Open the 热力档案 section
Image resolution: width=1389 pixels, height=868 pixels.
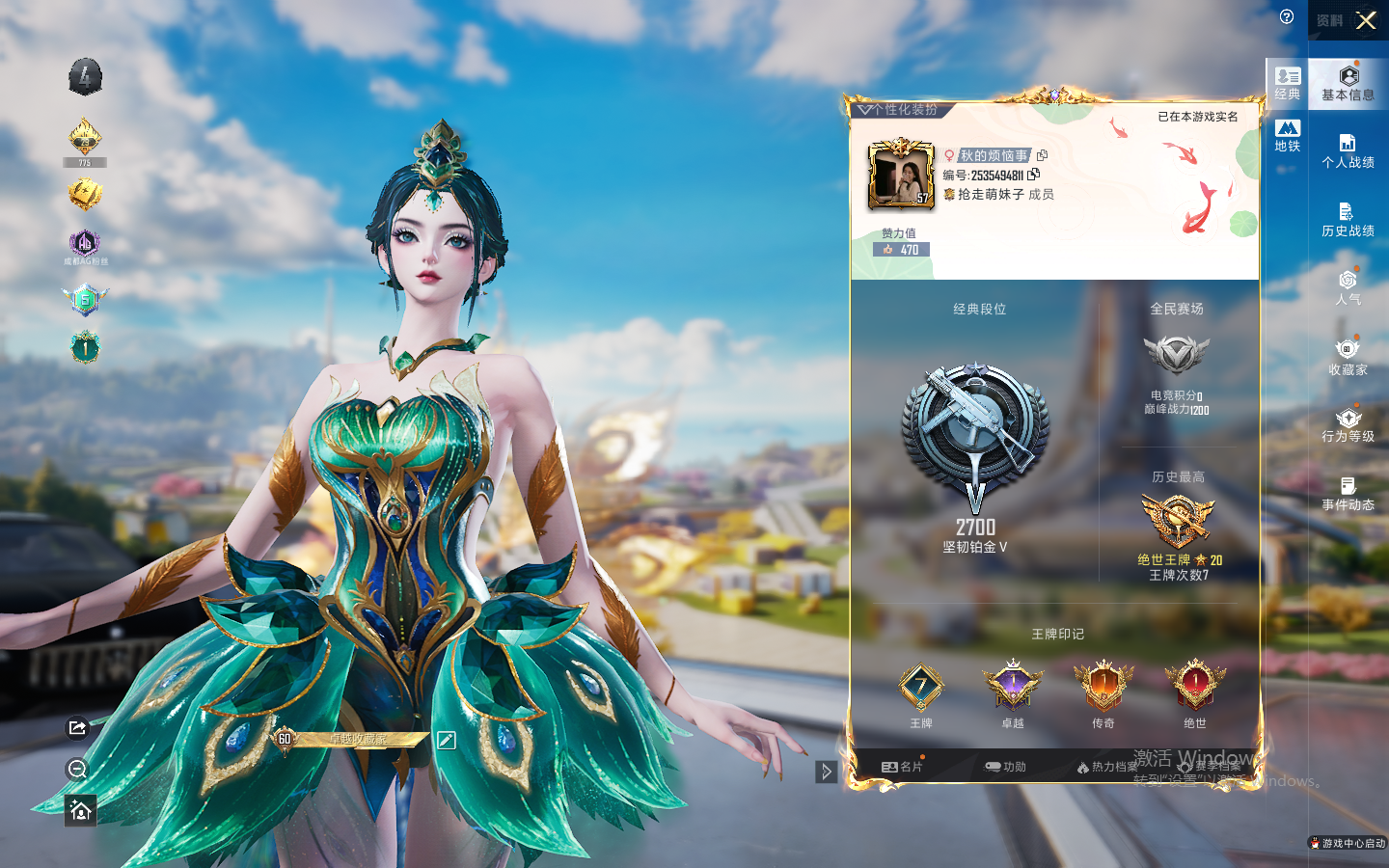coord(1106,767)
